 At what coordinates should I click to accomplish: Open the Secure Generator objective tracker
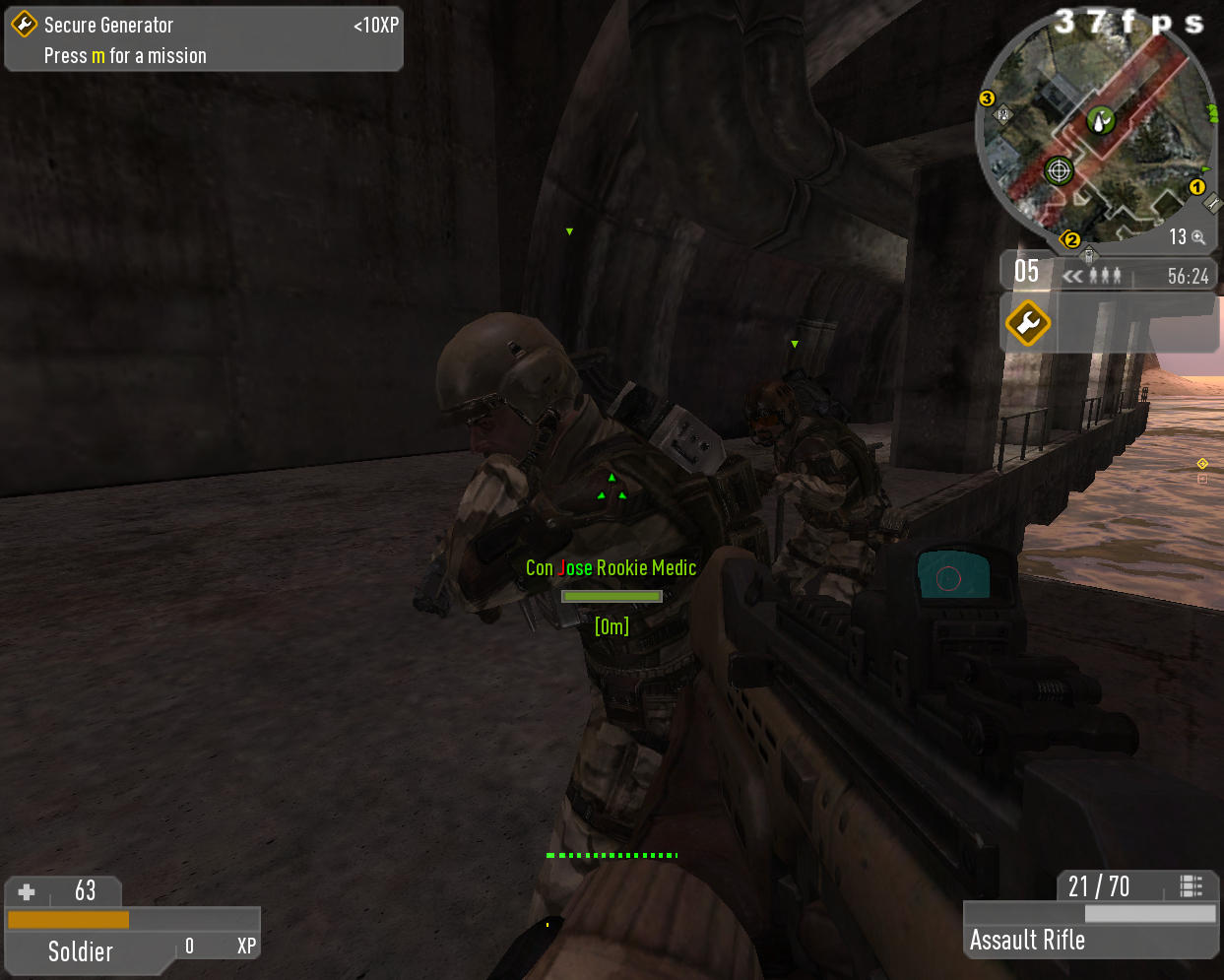(204, 39)
